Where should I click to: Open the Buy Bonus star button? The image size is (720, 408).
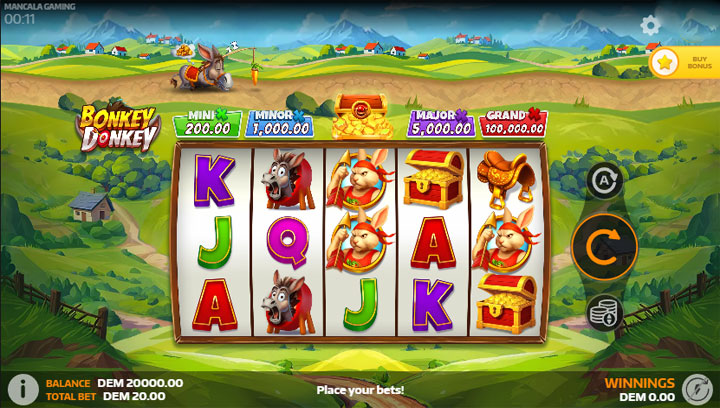[x=665, y=62]
